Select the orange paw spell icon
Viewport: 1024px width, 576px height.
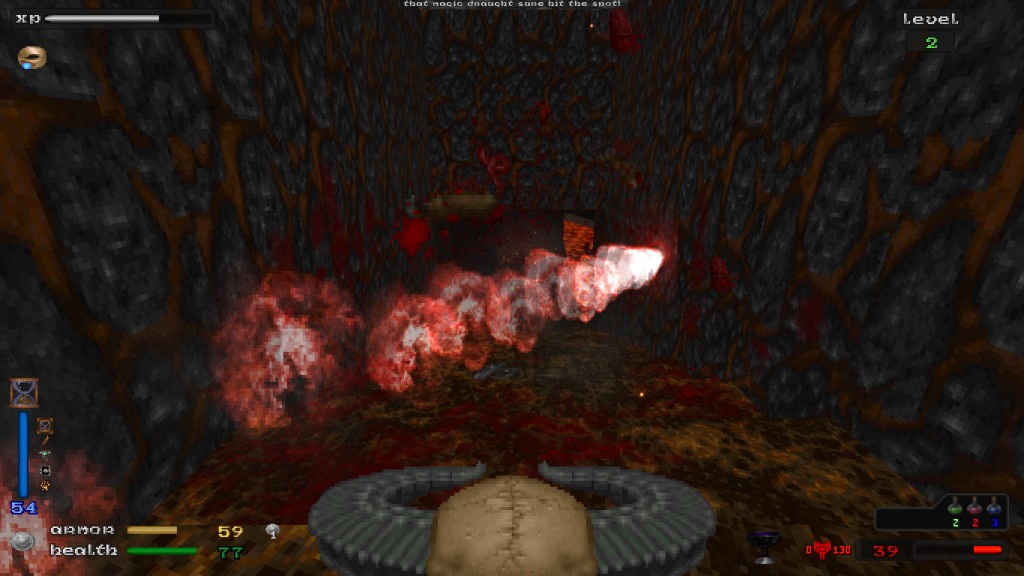coord(45,487)
